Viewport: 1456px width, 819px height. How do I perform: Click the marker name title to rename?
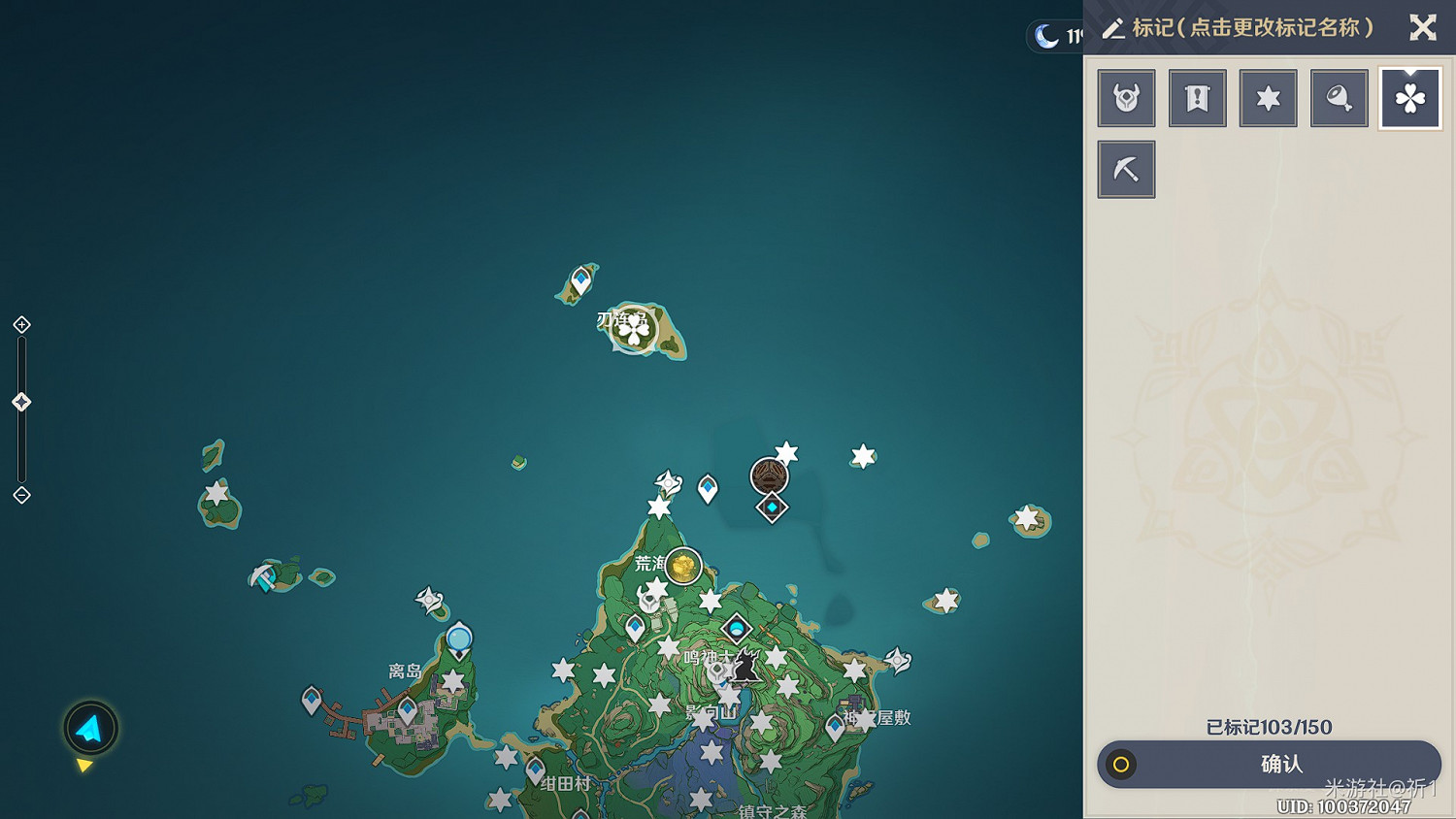click(1251, 27)
